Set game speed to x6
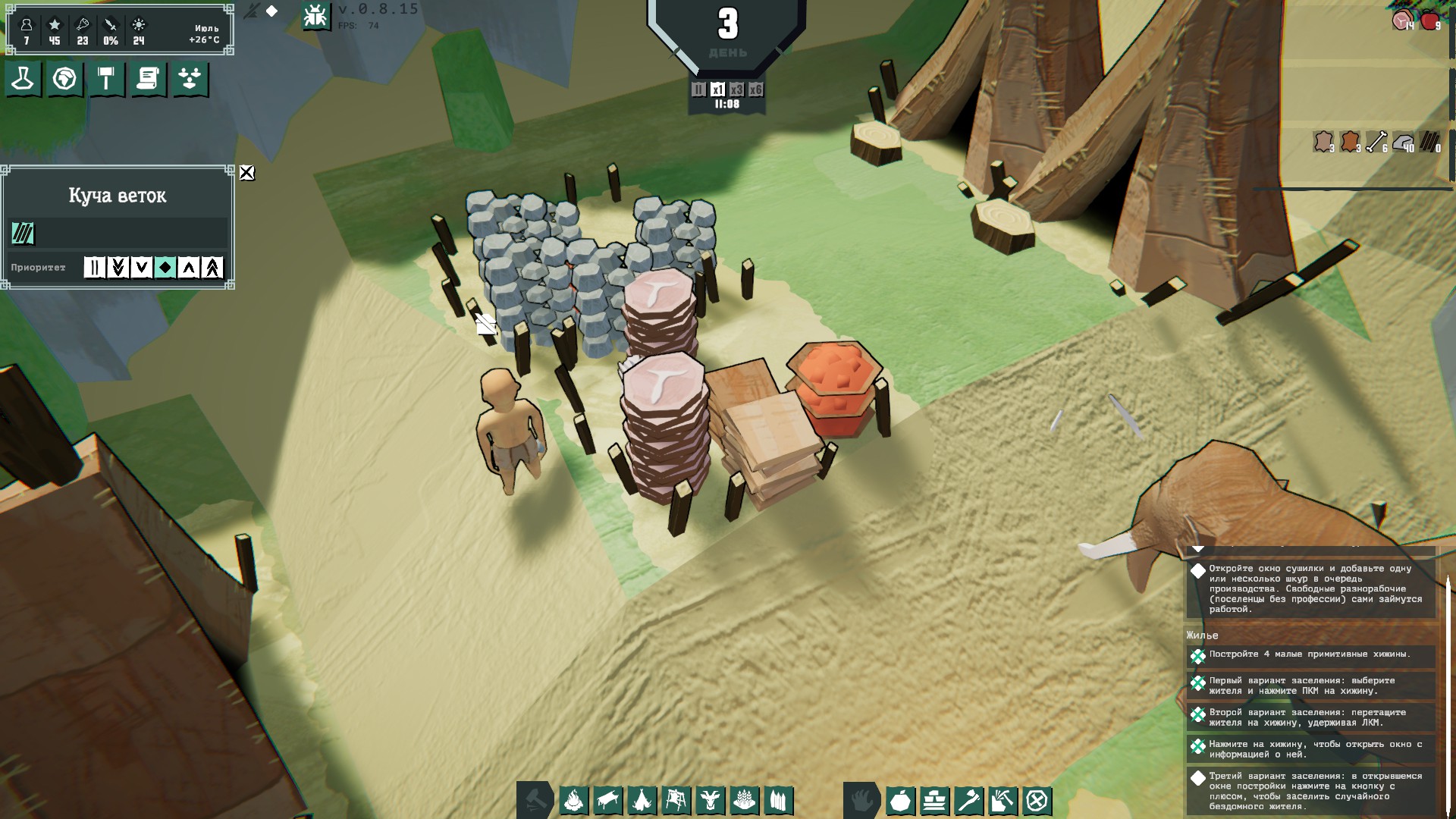1456x819 pixels. (x=755, y=89)
